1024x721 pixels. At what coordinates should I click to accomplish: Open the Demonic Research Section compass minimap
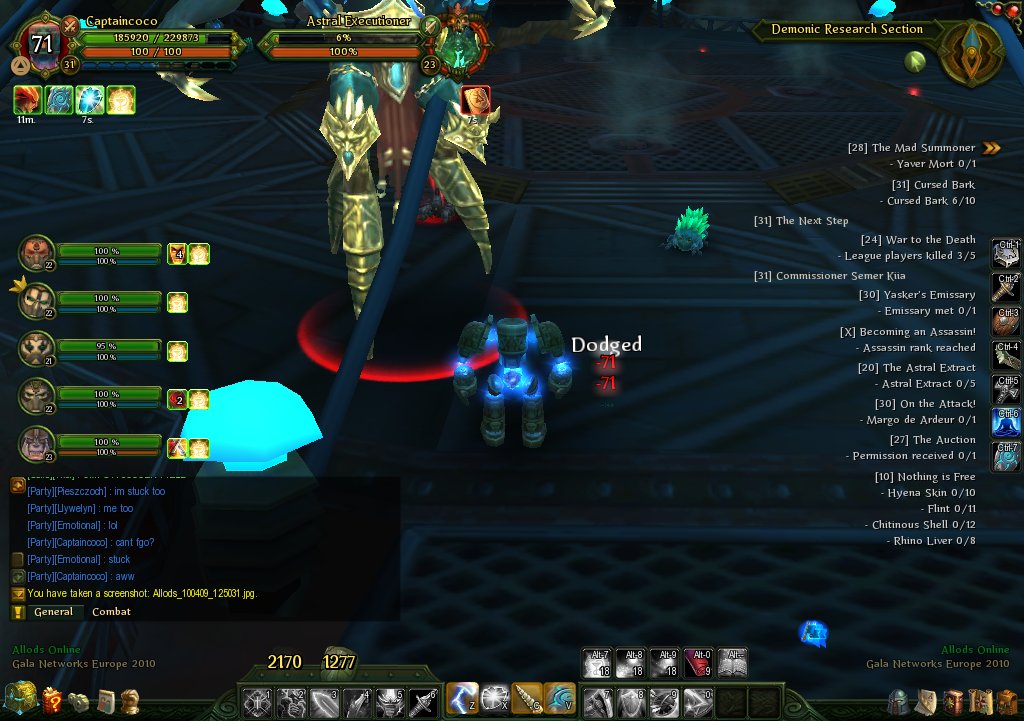[970, 54]
